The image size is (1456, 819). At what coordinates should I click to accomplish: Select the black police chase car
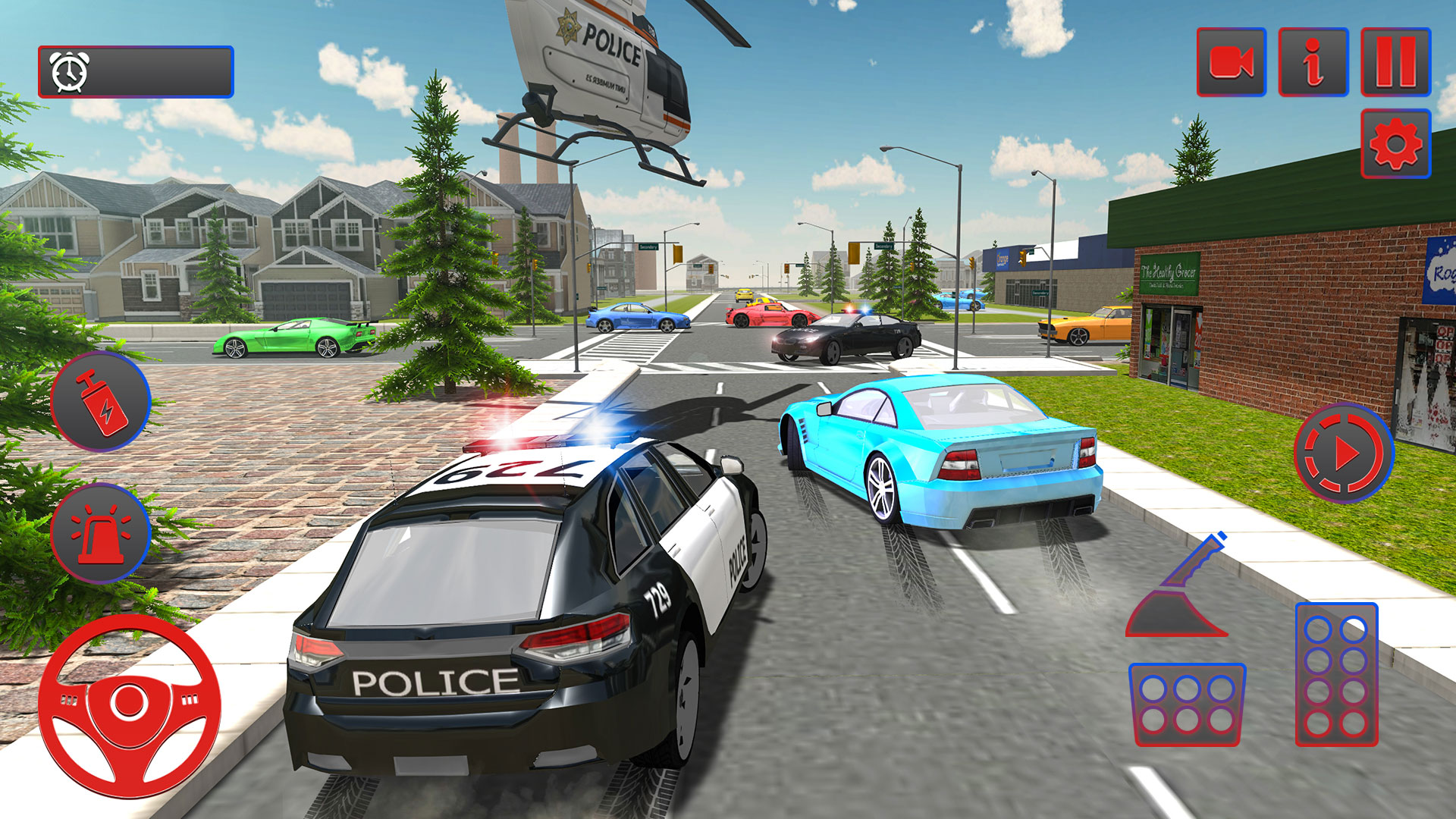point(842,337)
